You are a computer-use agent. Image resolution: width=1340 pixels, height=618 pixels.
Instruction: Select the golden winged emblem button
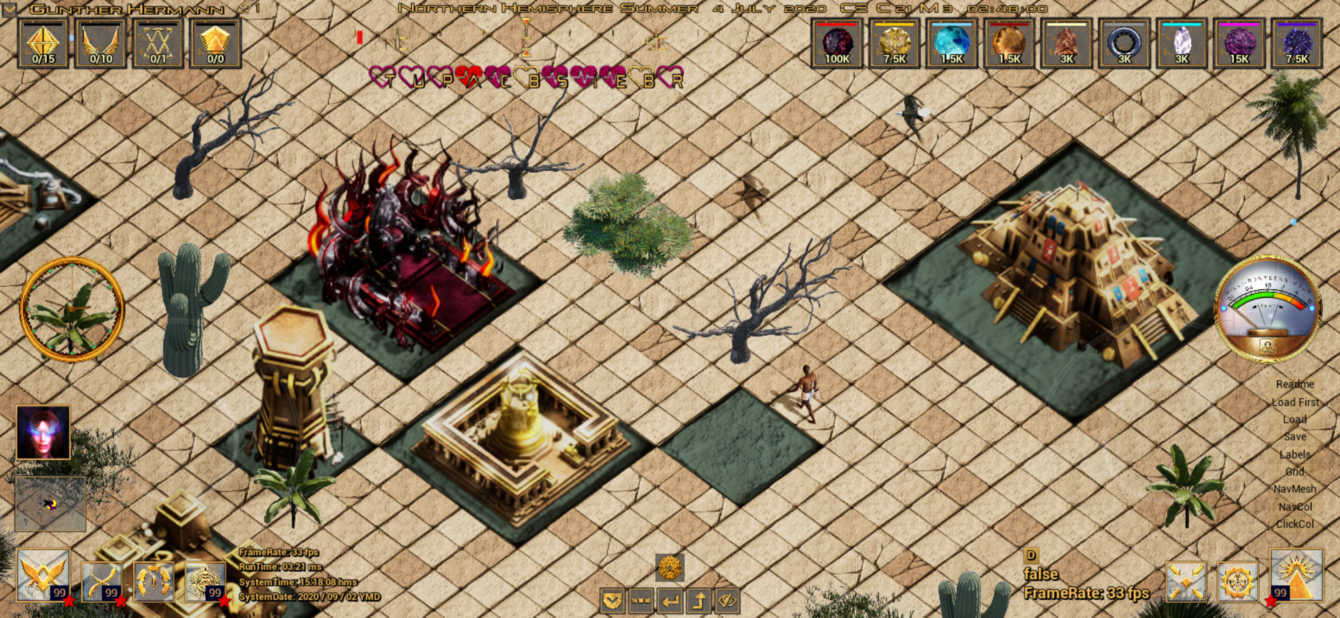tap(43, 575)
